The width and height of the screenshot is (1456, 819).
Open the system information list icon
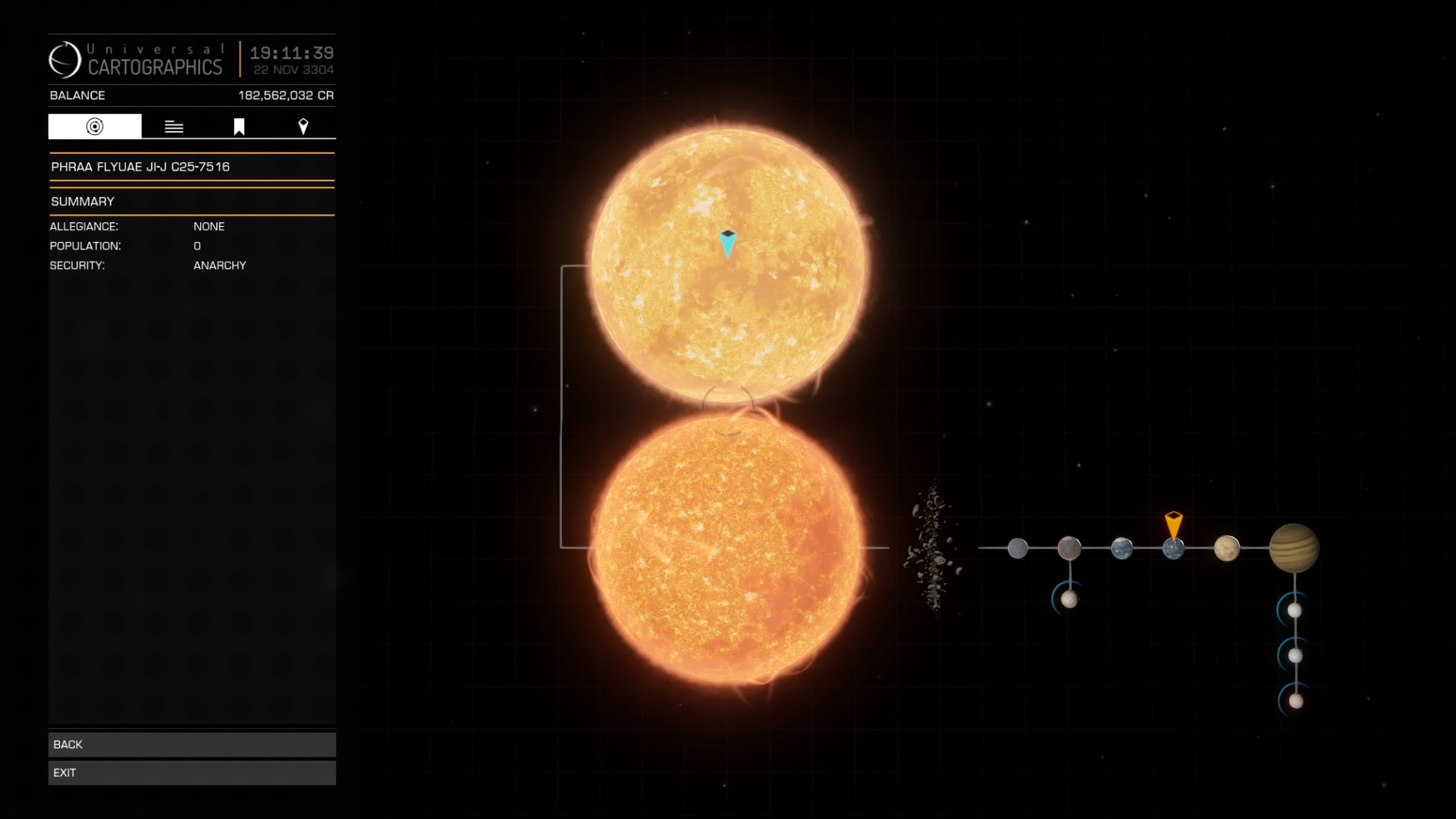point(174,126)
